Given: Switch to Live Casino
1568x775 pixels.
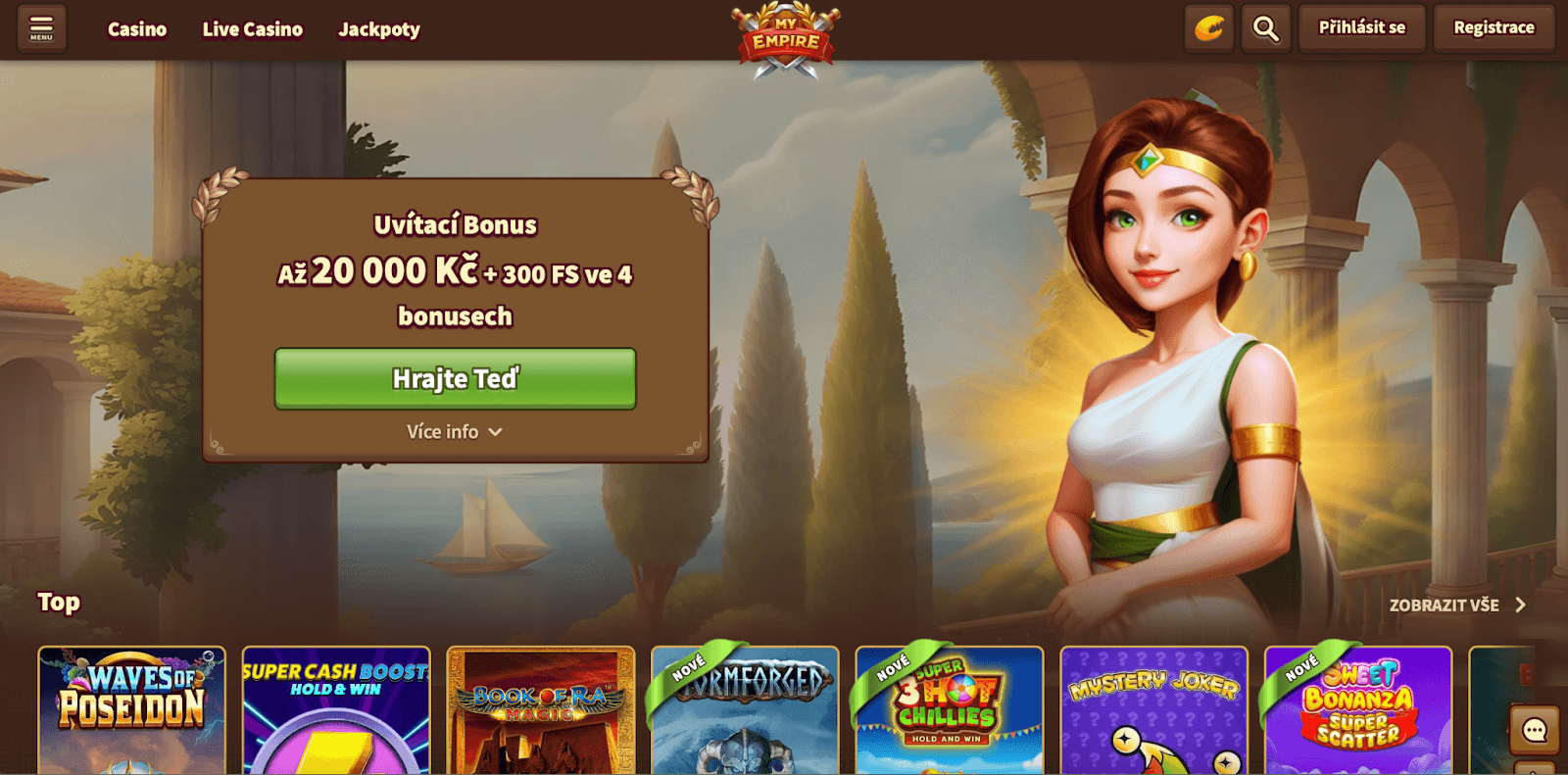Looking at the screenshot, I should [x=252, y=29].
